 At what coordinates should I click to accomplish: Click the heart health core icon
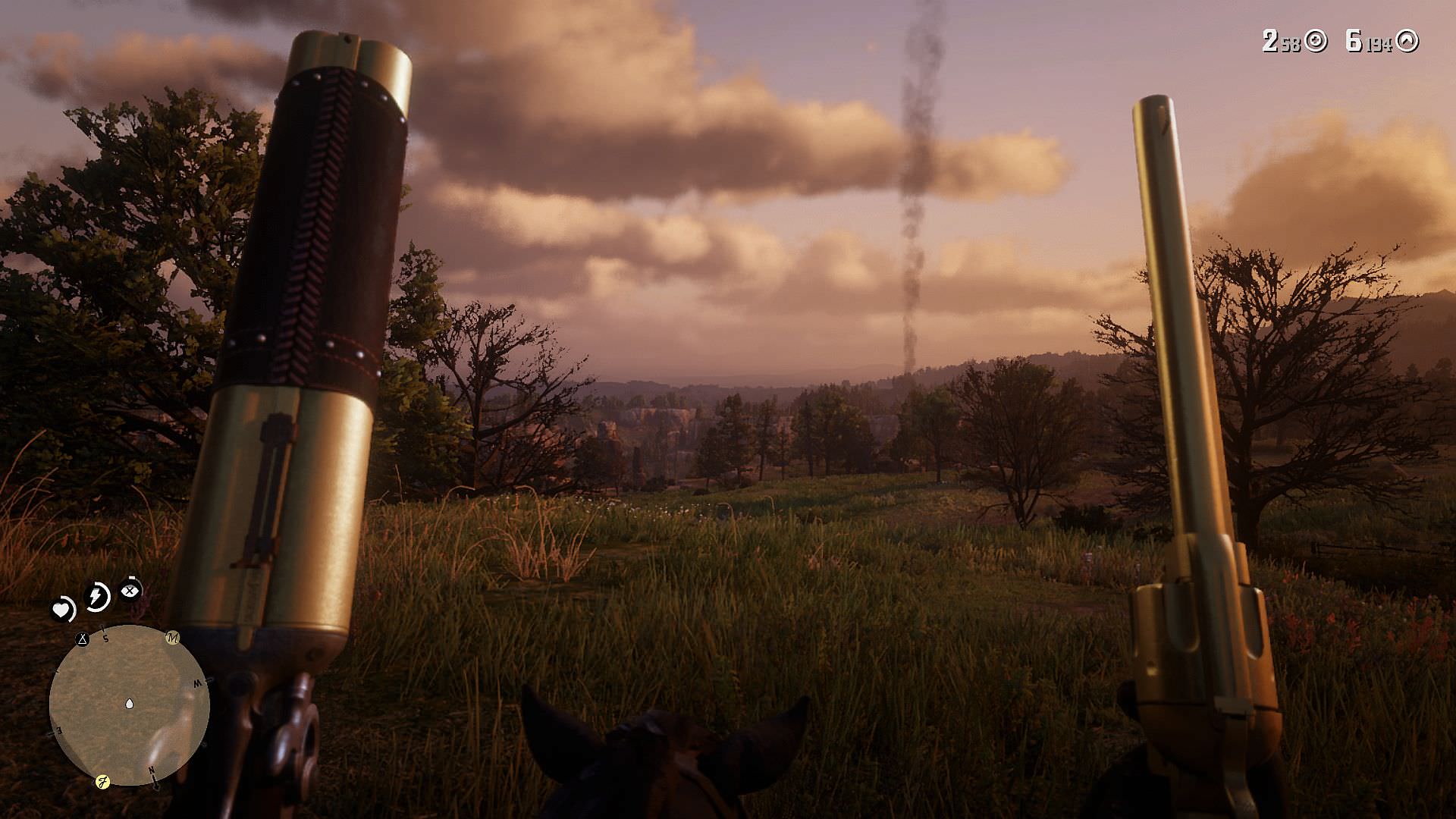62,608
